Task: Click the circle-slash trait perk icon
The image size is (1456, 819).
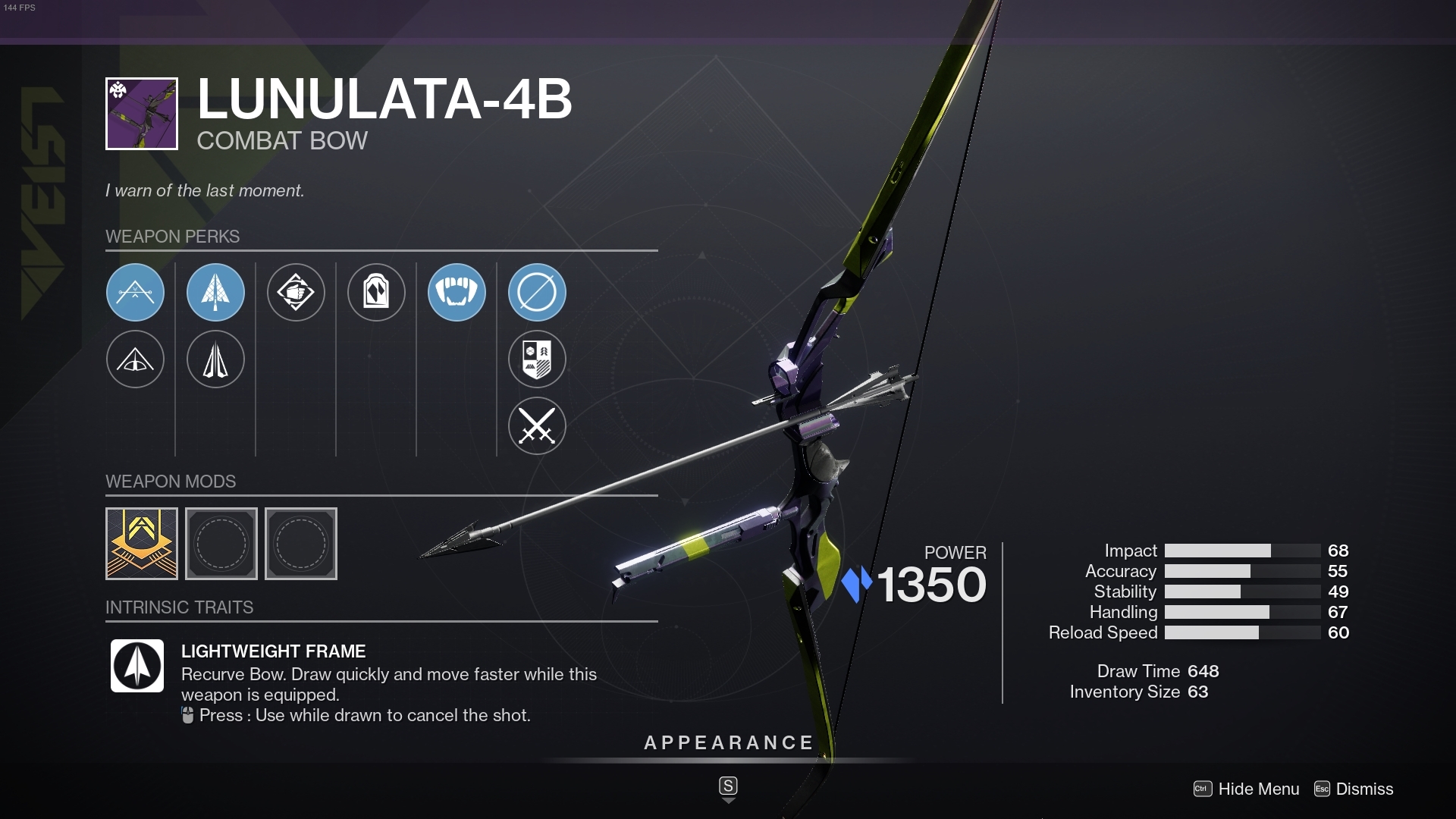Action: (x=537, y=292)
